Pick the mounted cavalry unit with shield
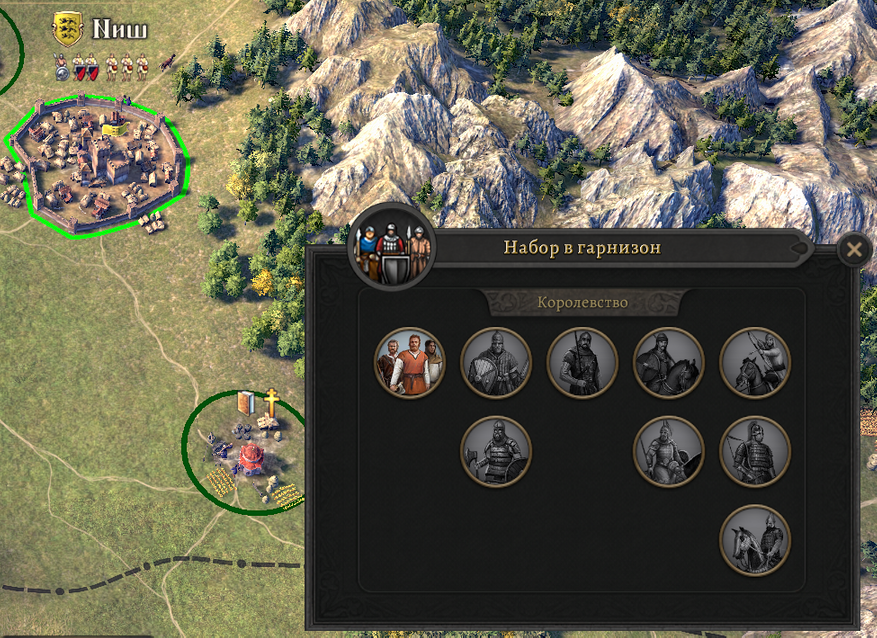The width and height of the screenshot is (877, 638). [x=669, y=362]
